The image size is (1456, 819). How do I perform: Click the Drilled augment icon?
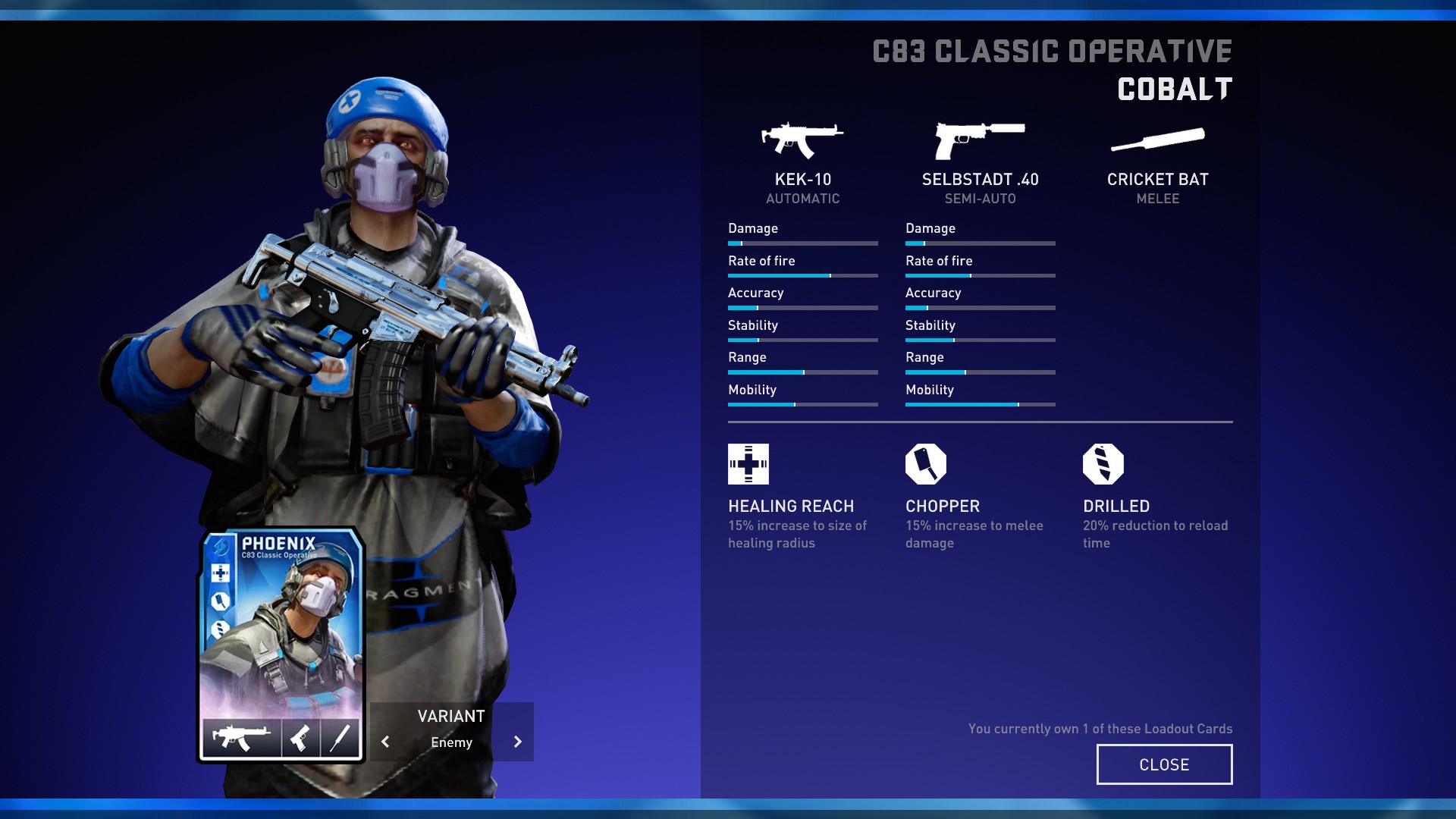pyautogui.click(x=1103, y=464)
